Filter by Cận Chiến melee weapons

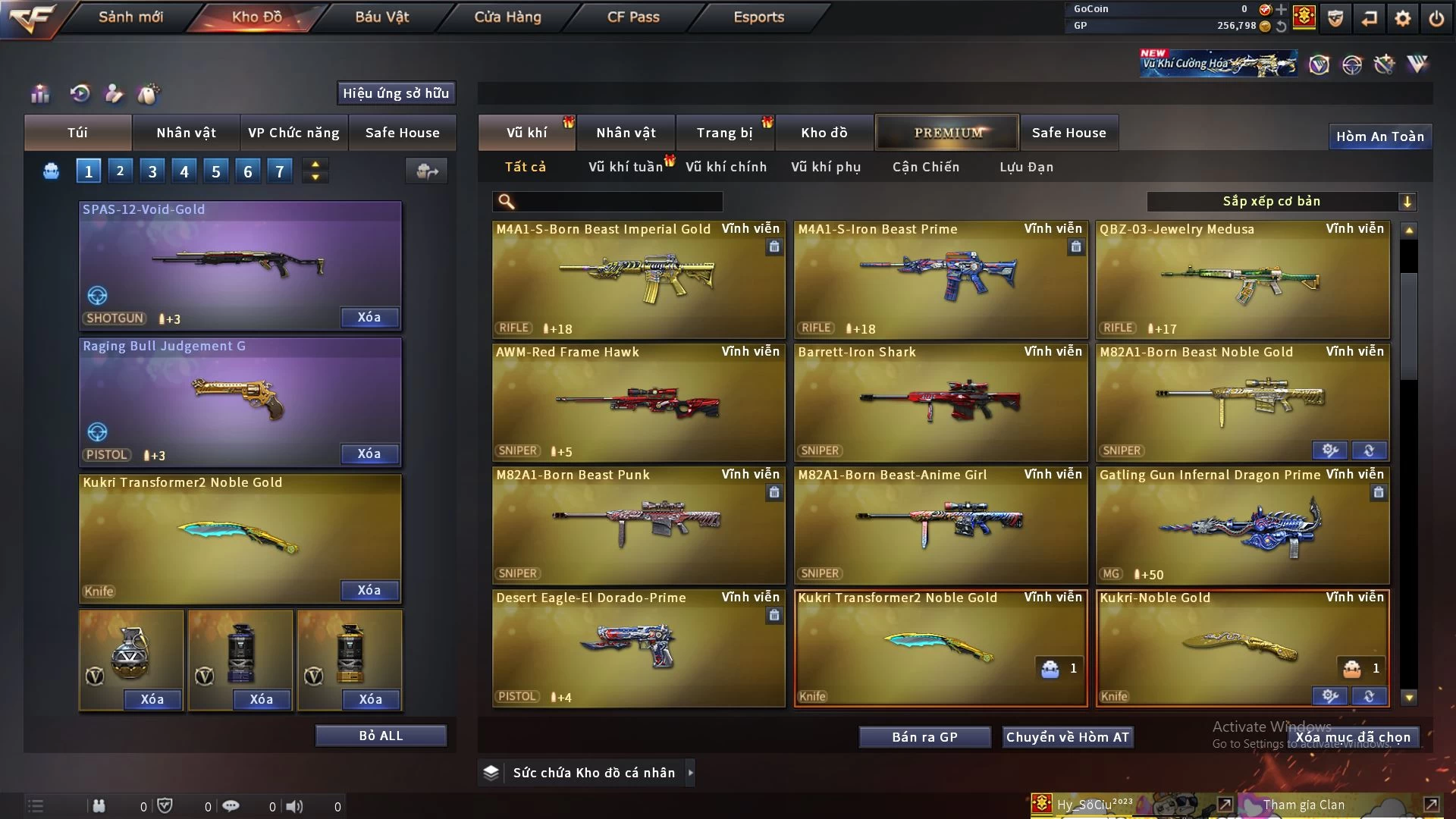925,167
